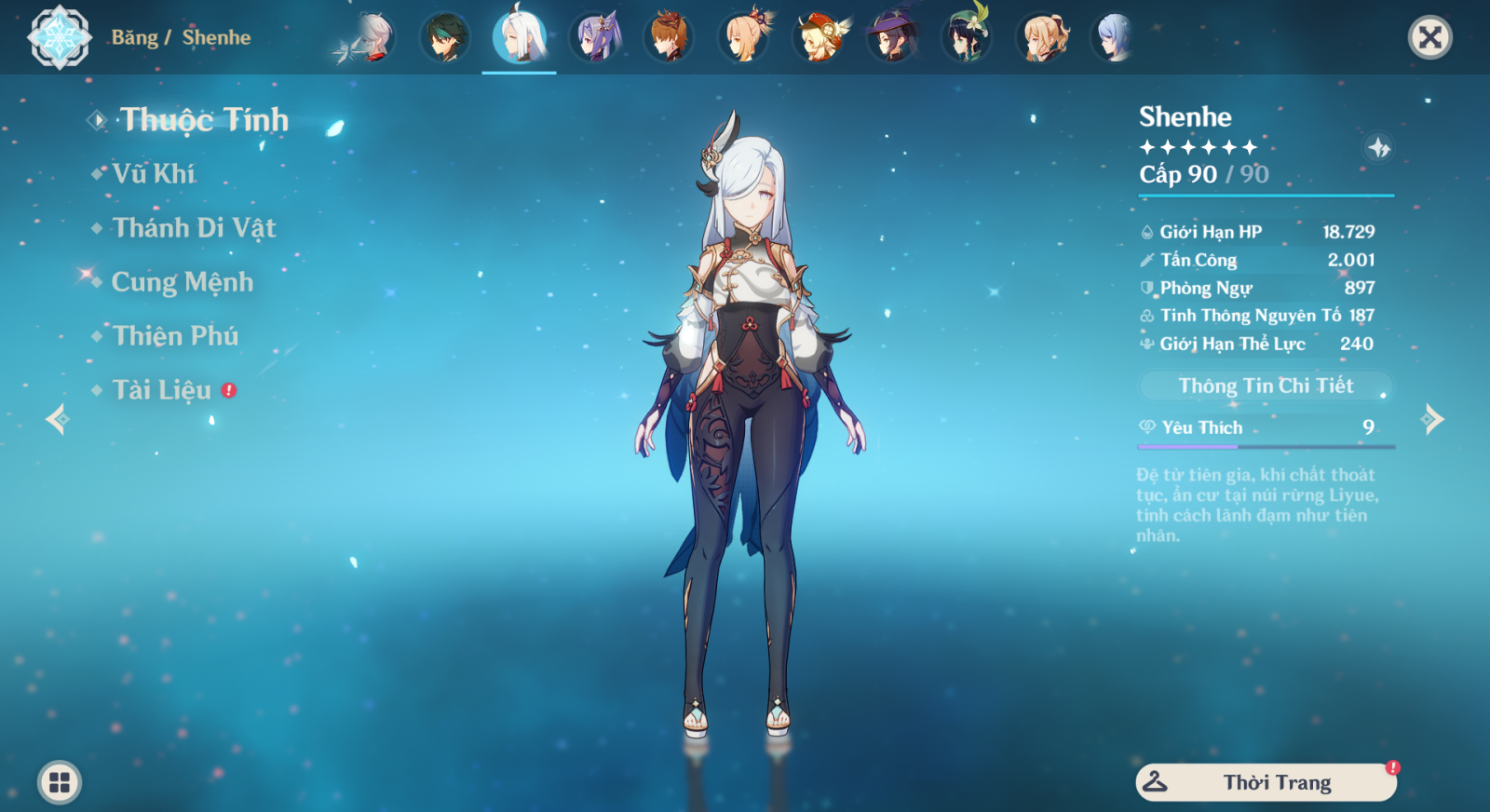Select Xiao's portrait in the character bar
This screenshot has width=1490, height=812.
coord(445,38)
